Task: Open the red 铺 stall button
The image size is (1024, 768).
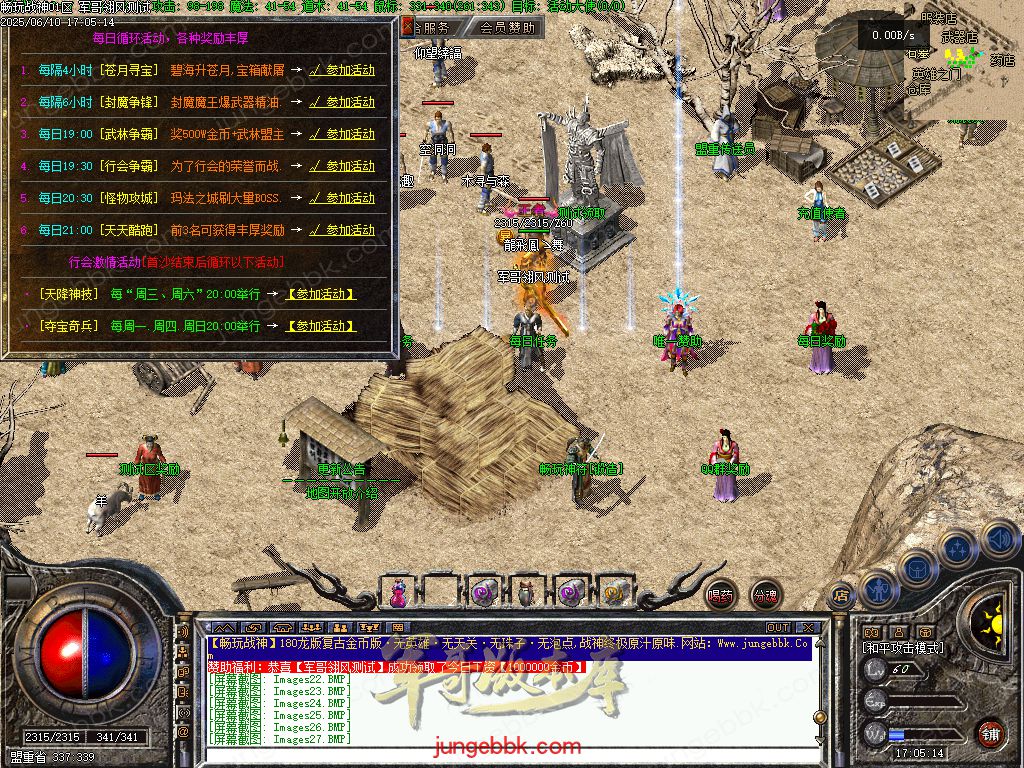Action: tap(990, 732)
